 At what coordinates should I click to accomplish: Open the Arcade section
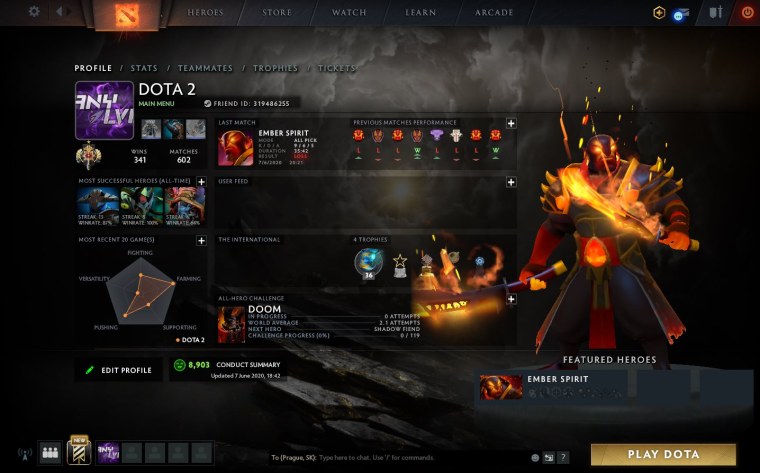tap(495, 13)
